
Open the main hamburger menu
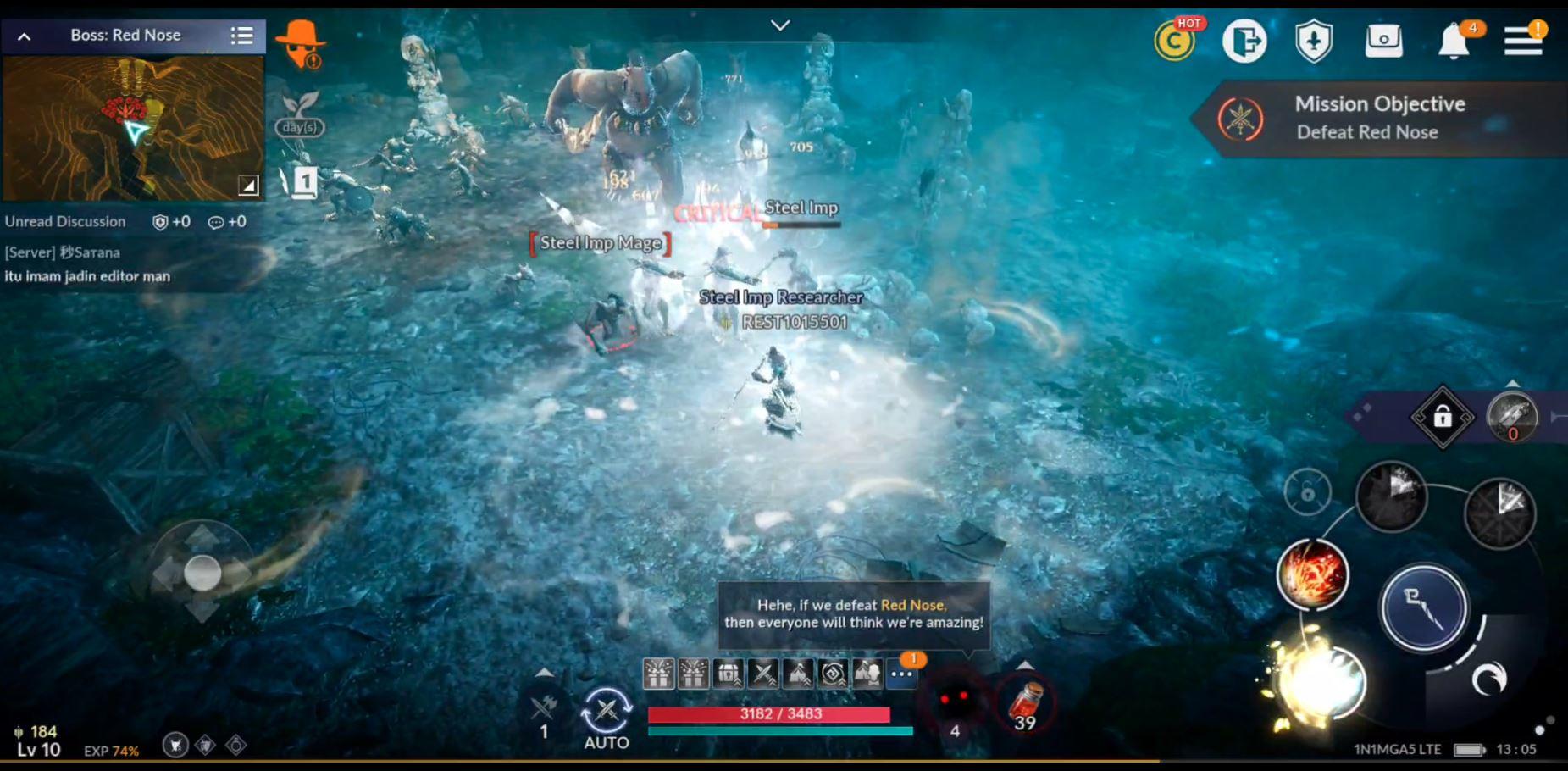(x=1524, y=41)
